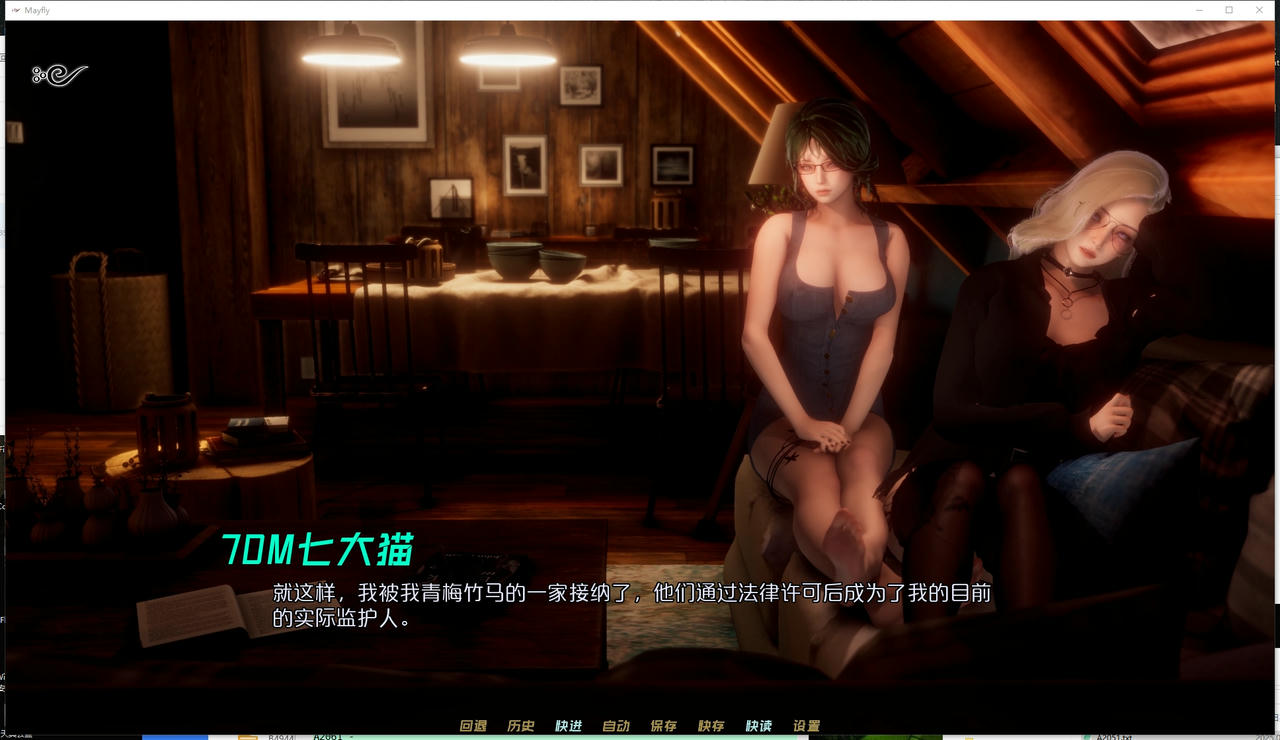Viewport: 1280px width, 740px height.
Task: Click 快读 to quick load
Action: (759, 725)
